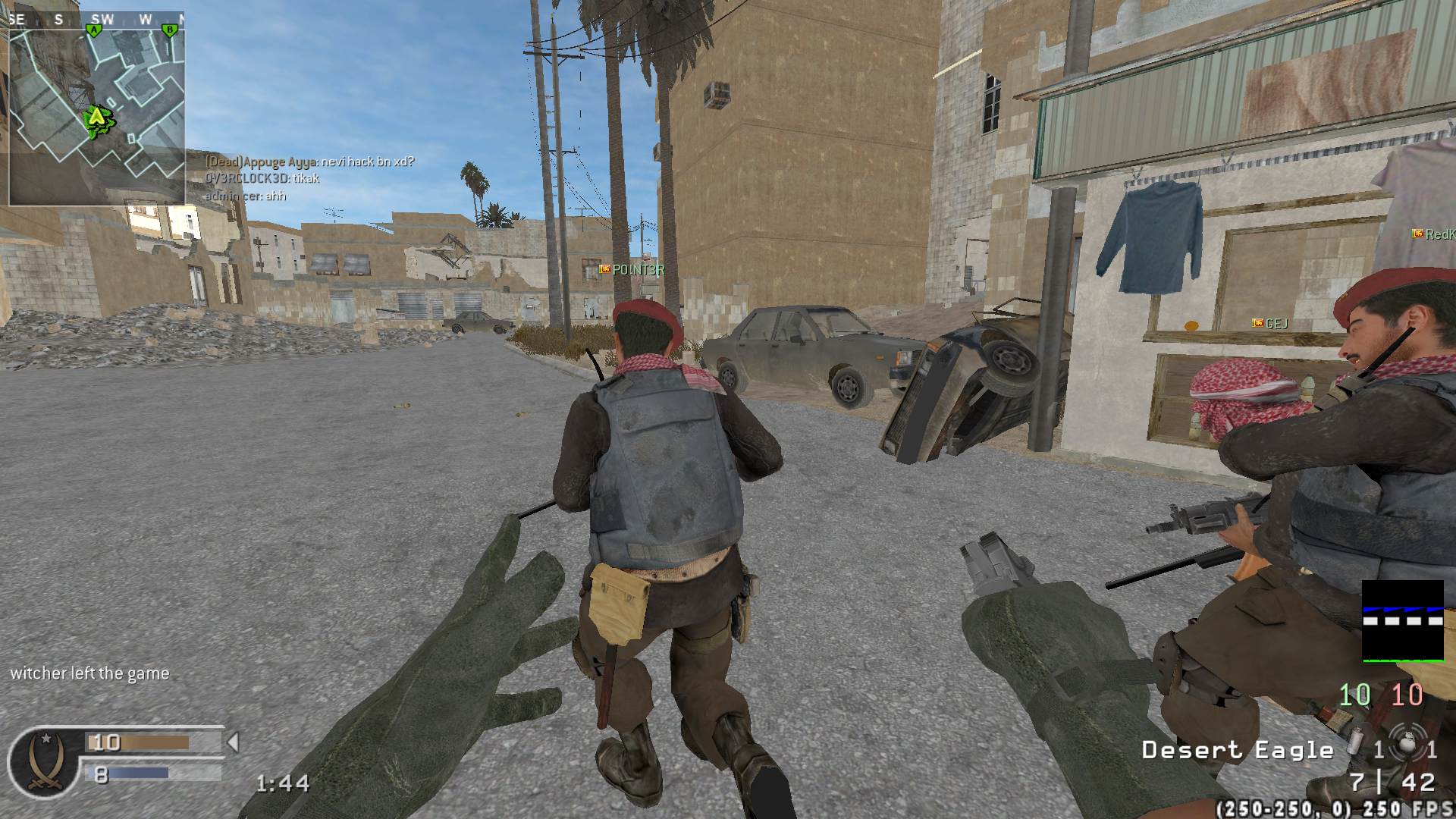Click the crossed-swords faction emblem
This screenshot has height=819, width=1456.
click(42, 761)
